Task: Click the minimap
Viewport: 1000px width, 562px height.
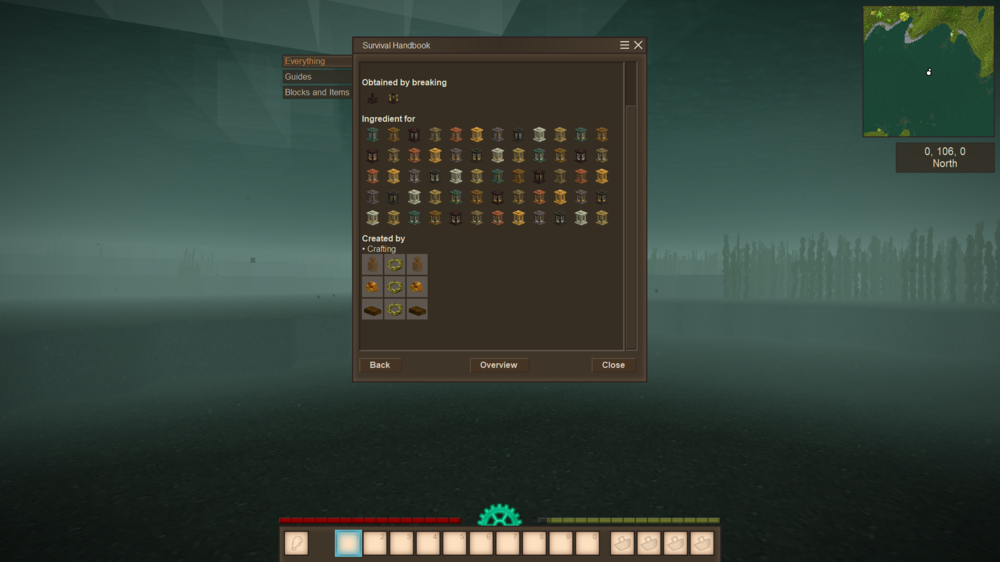Action: (928, 71)
